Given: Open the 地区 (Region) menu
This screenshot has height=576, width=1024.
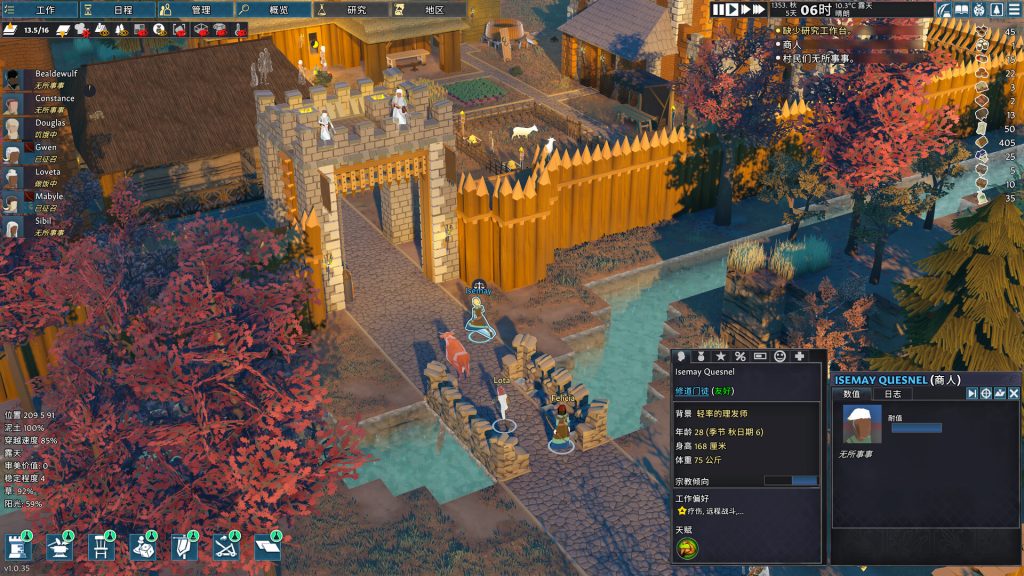Looking at the screenshot, I should pyautogui.click(x=428, y=10).
